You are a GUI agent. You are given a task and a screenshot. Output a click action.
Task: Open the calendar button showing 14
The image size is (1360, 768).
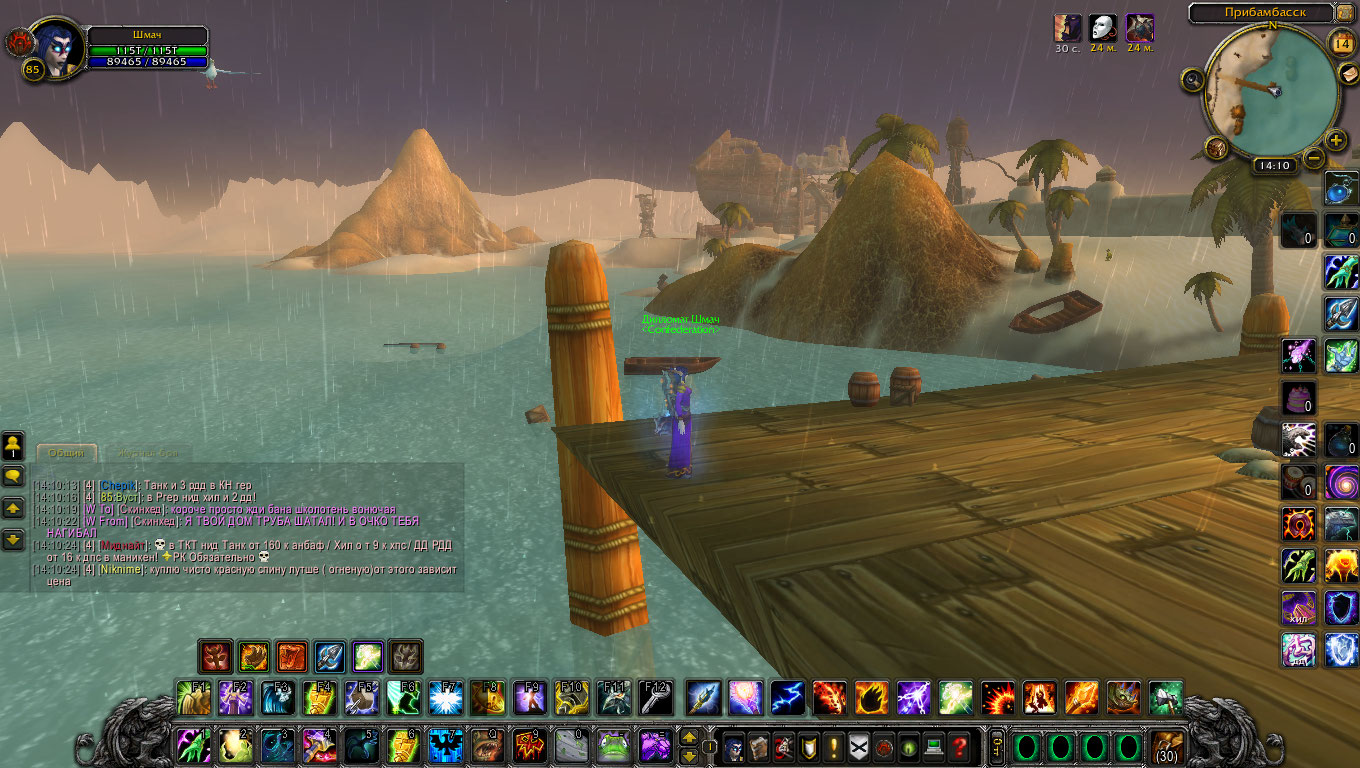1342,43
